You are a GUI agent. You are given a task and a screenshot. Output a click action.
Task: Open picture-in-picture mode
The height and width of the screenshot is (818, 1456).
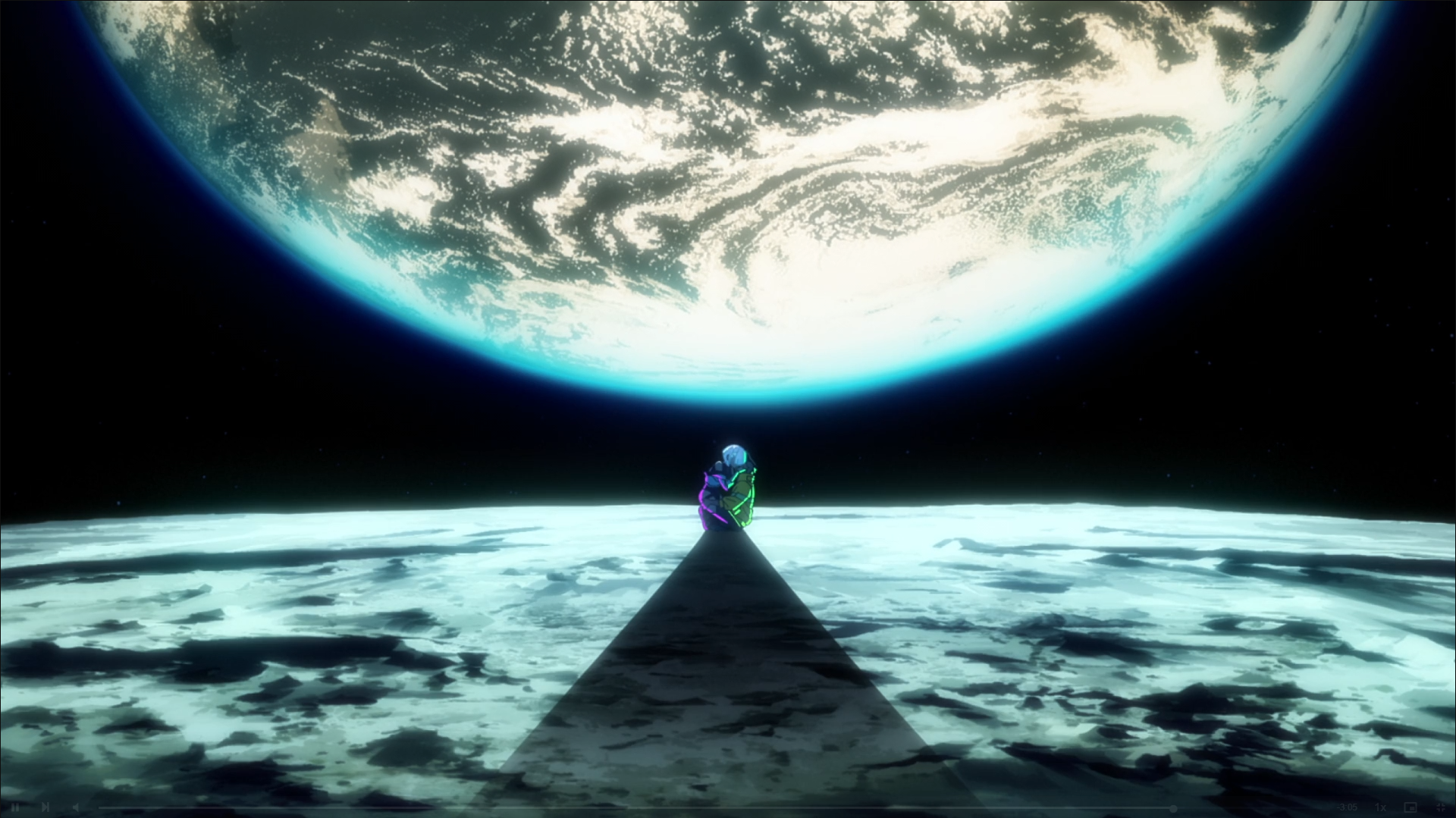click(x=1410, y=807)
